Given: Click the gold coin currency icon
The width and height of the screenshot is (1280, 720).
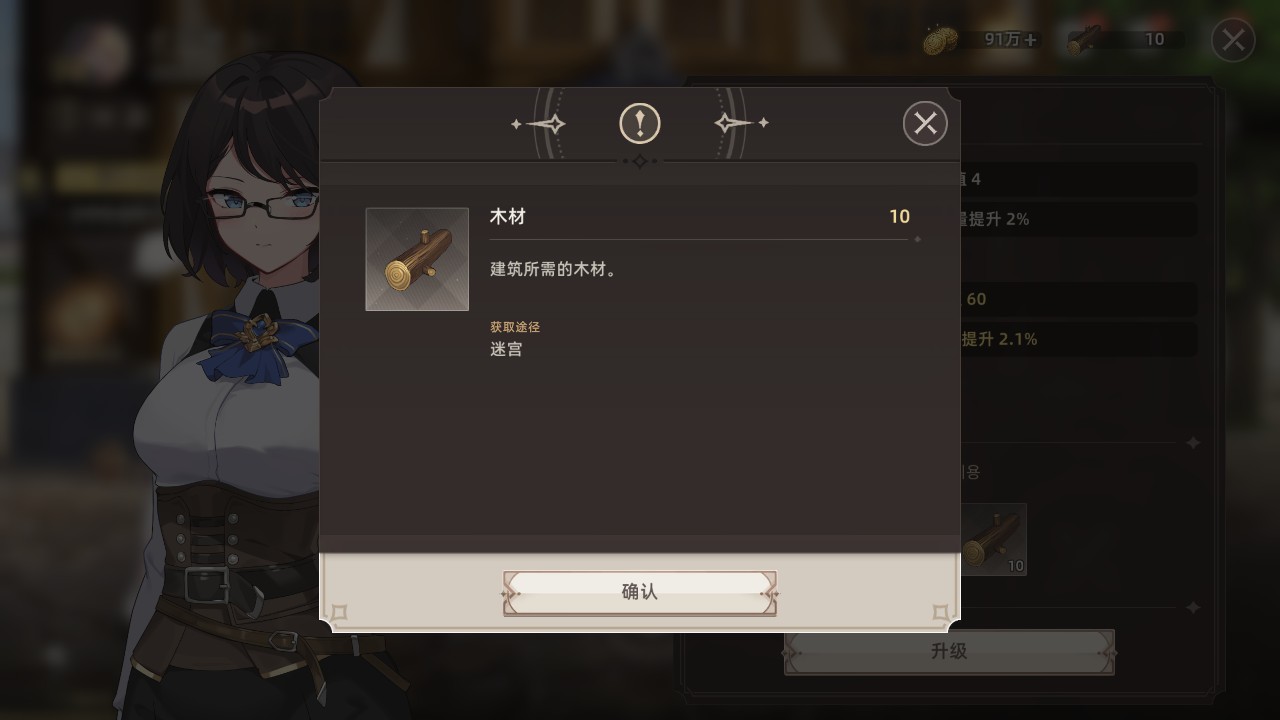Looking at the screenshot, I should pos(938,40).
